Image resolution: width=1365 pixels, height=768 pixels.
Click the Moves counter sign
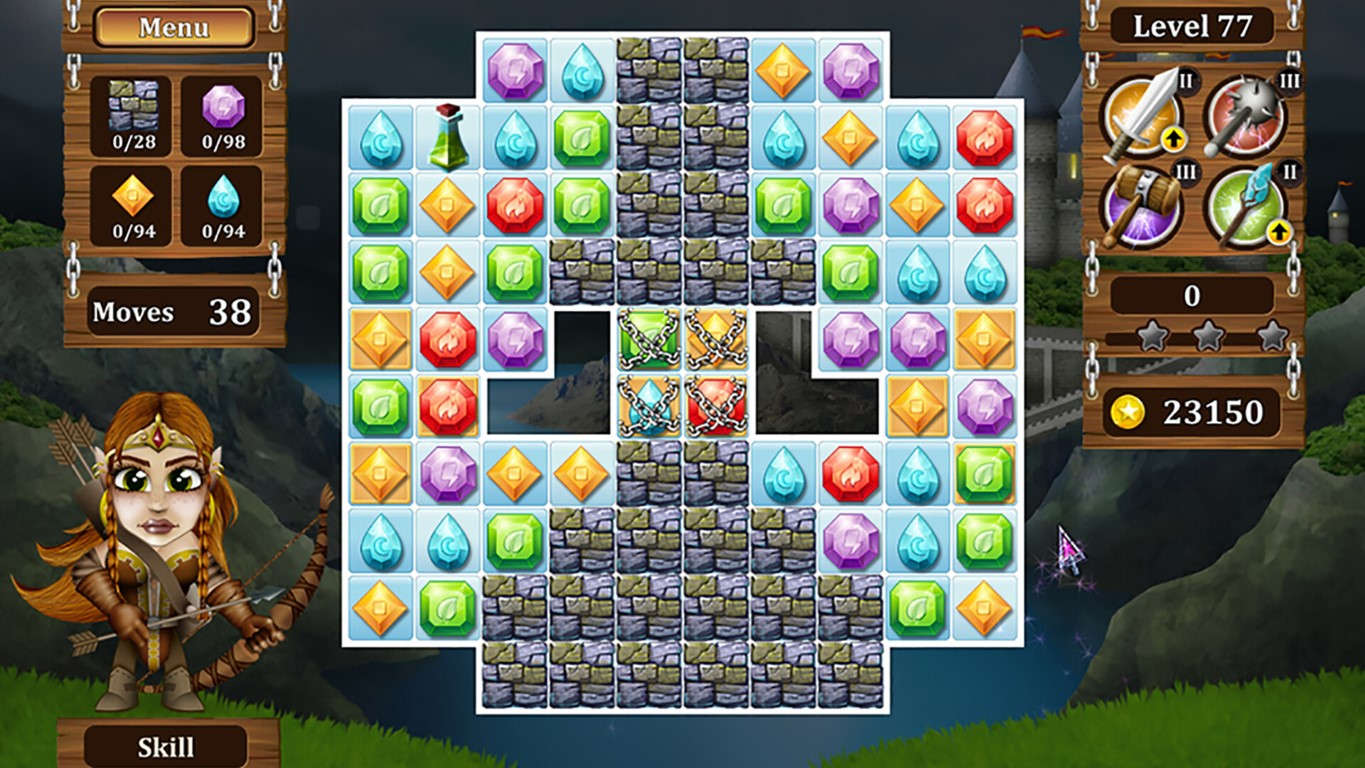point(172,313)
